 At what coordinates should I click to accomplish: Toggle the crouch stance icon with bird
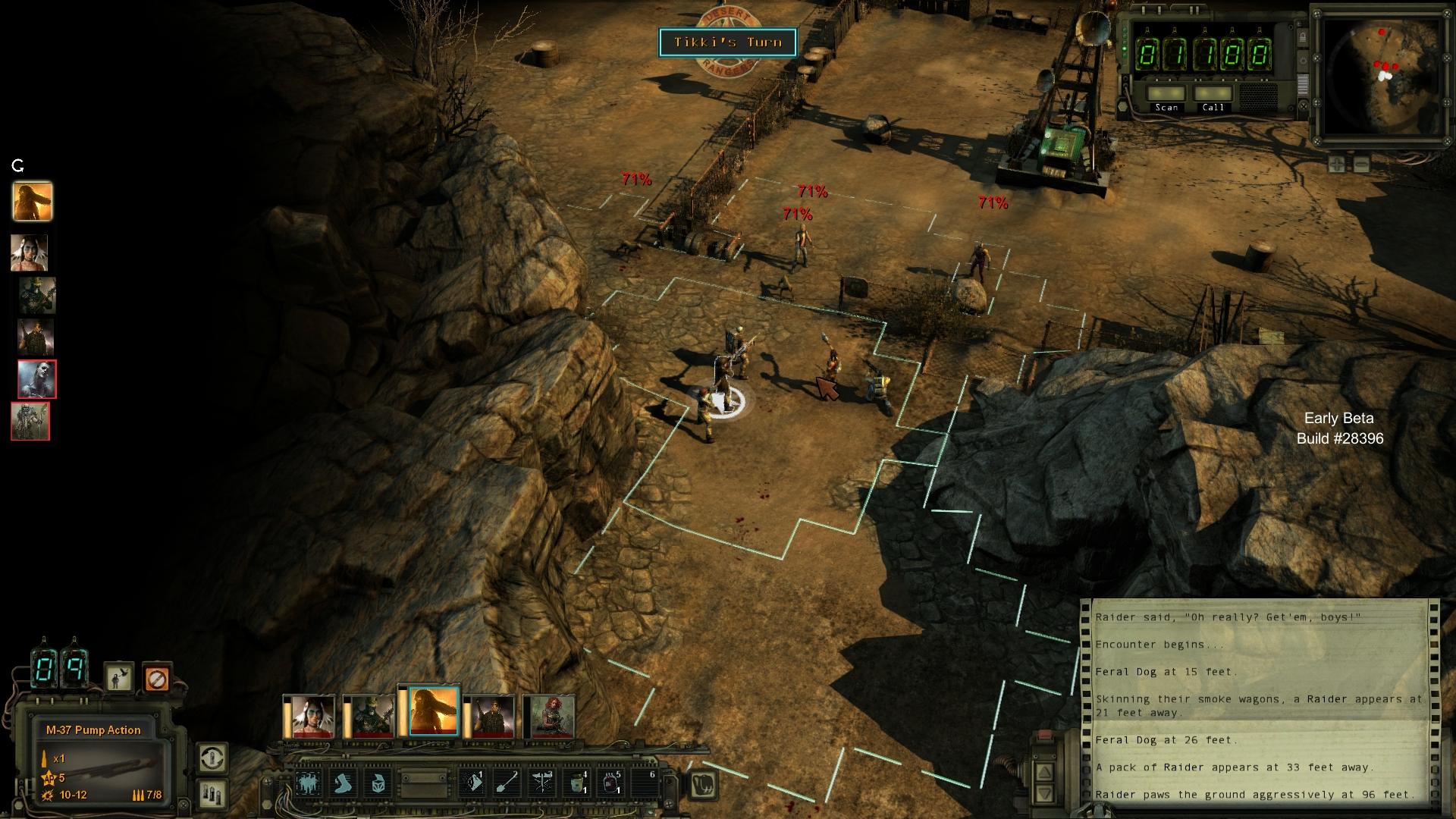tap(119, 677)
